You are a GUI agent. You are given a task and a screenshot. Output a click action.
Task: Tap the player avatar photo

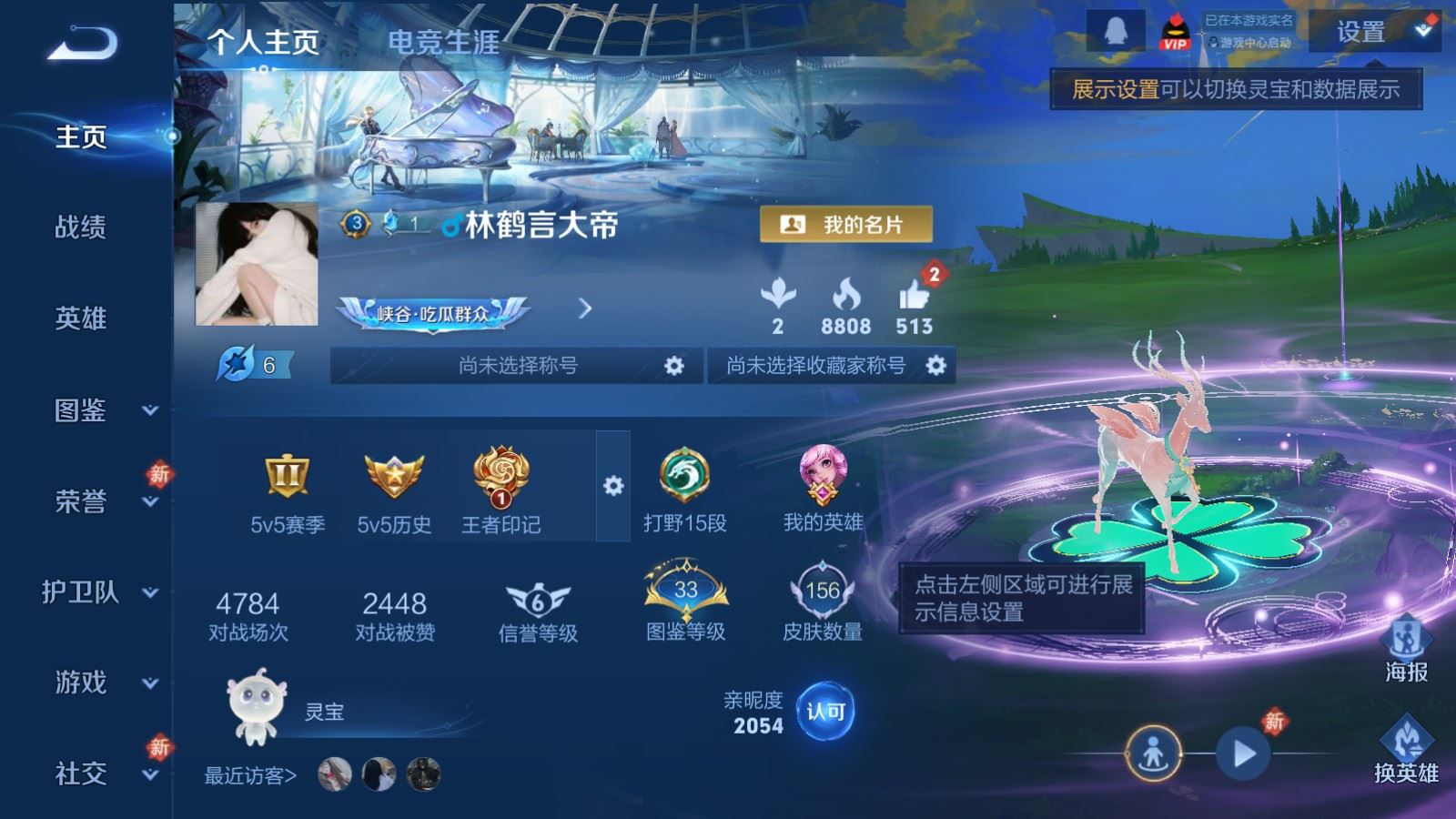[x=257, y=264]
